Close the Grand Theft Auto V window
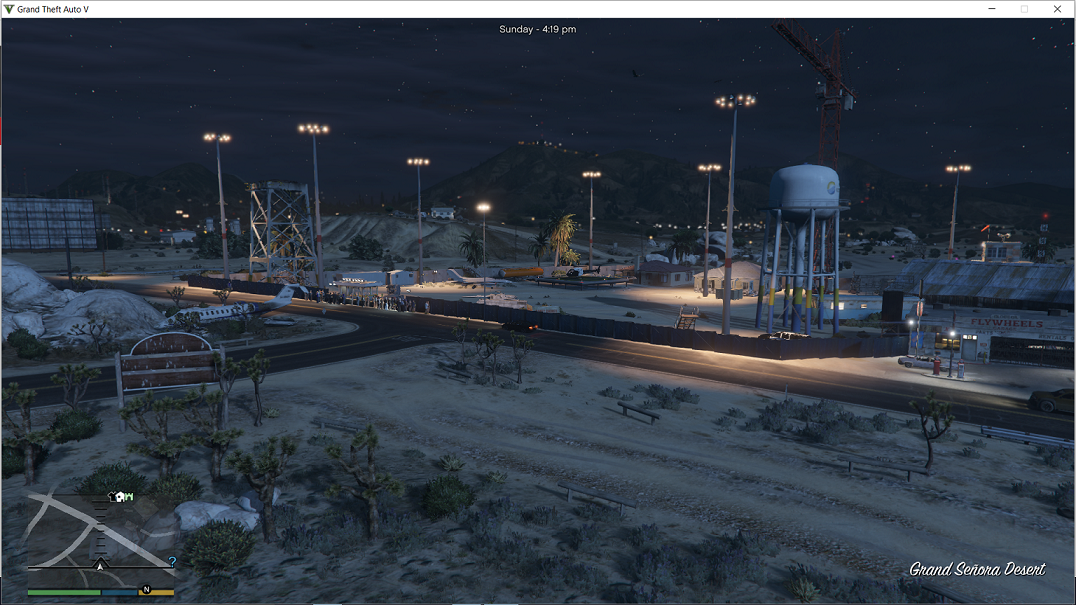Viewport: 1076px width, 605px height. [x=1057, y=9]
